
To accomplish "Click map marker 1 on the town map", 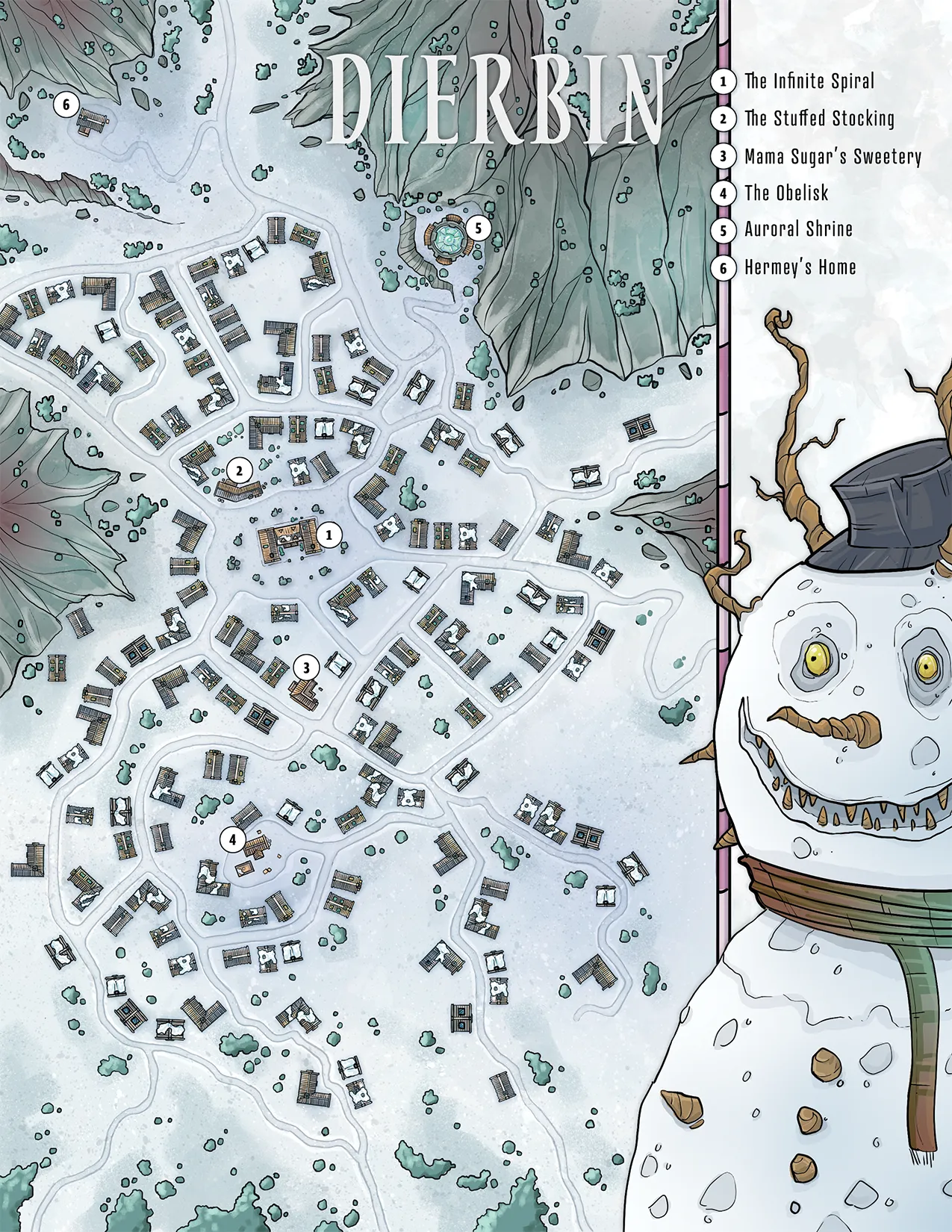I will (x=329, y=535).
